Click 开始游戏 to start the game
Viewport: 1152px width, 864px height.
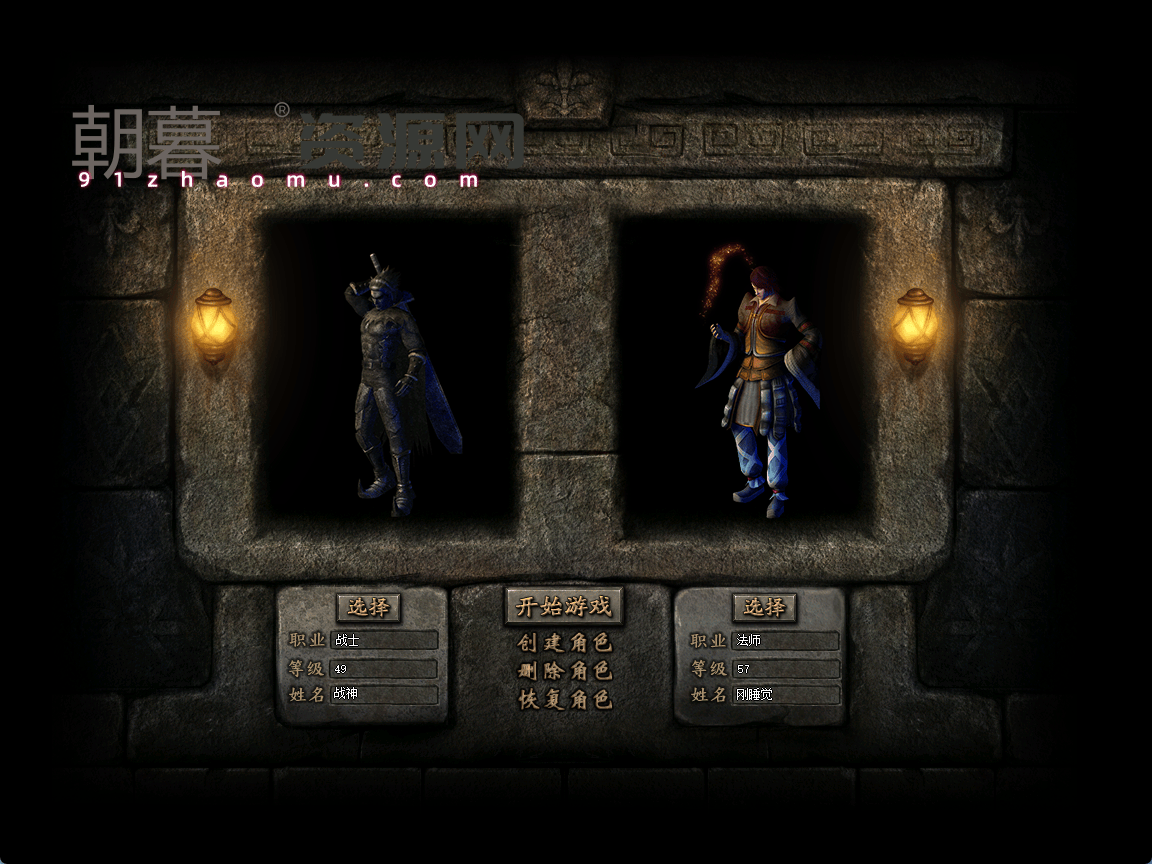[x=563, y=606]
